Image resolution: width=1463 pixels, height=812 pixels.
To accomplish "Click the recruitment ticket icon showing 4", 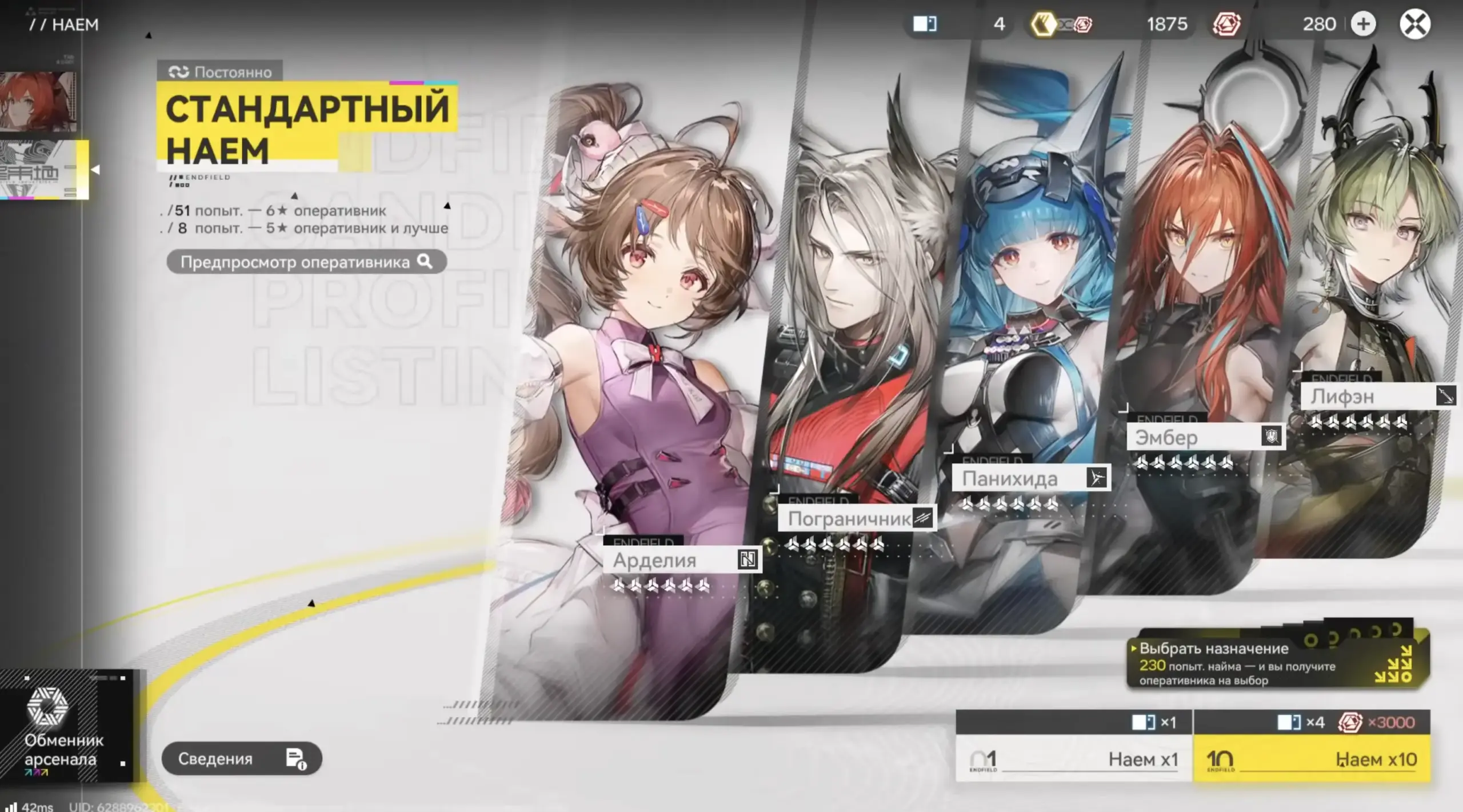I will [x=924, y=24].
